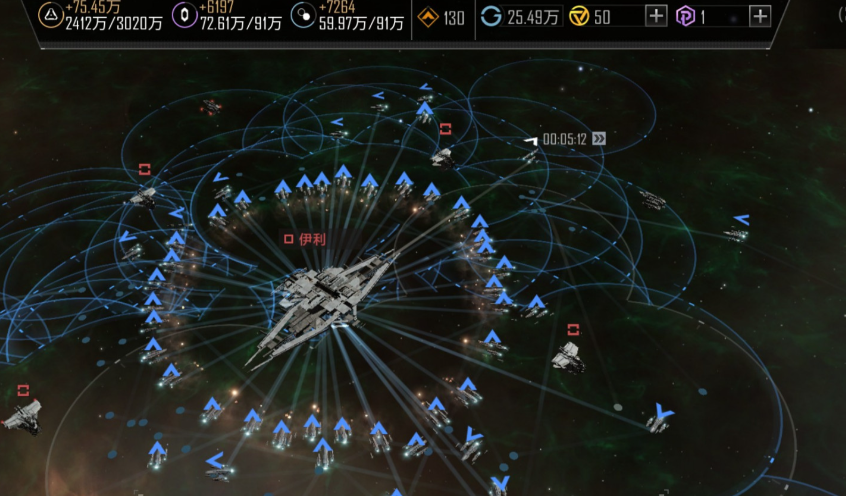This screenshot has width=846, height=496.
Task: Speed up the 00:05:12 timer
Action: click(598, 139)
